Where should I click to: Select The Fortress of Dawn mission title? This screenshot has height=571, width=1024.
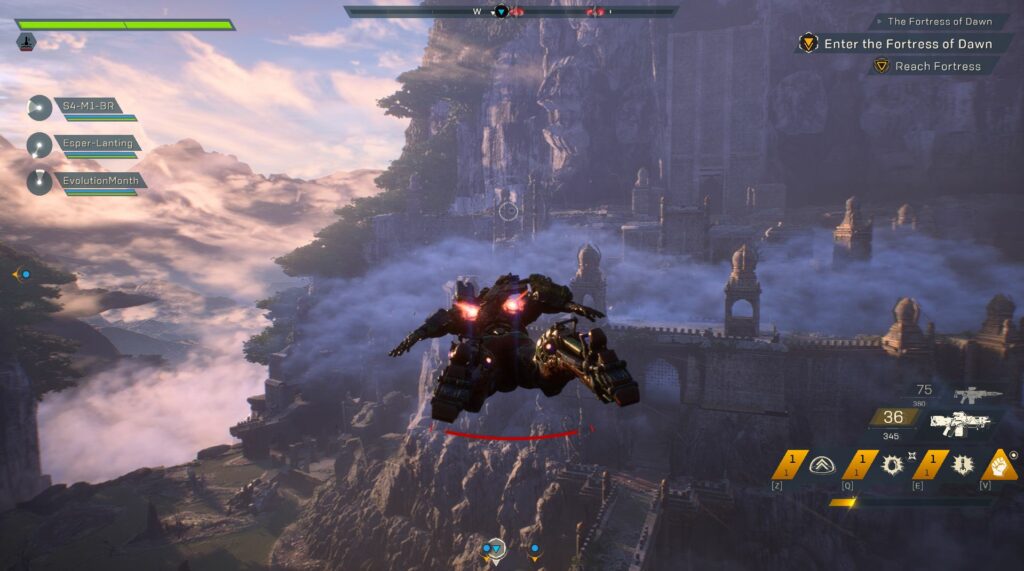(x=938, y=21)
